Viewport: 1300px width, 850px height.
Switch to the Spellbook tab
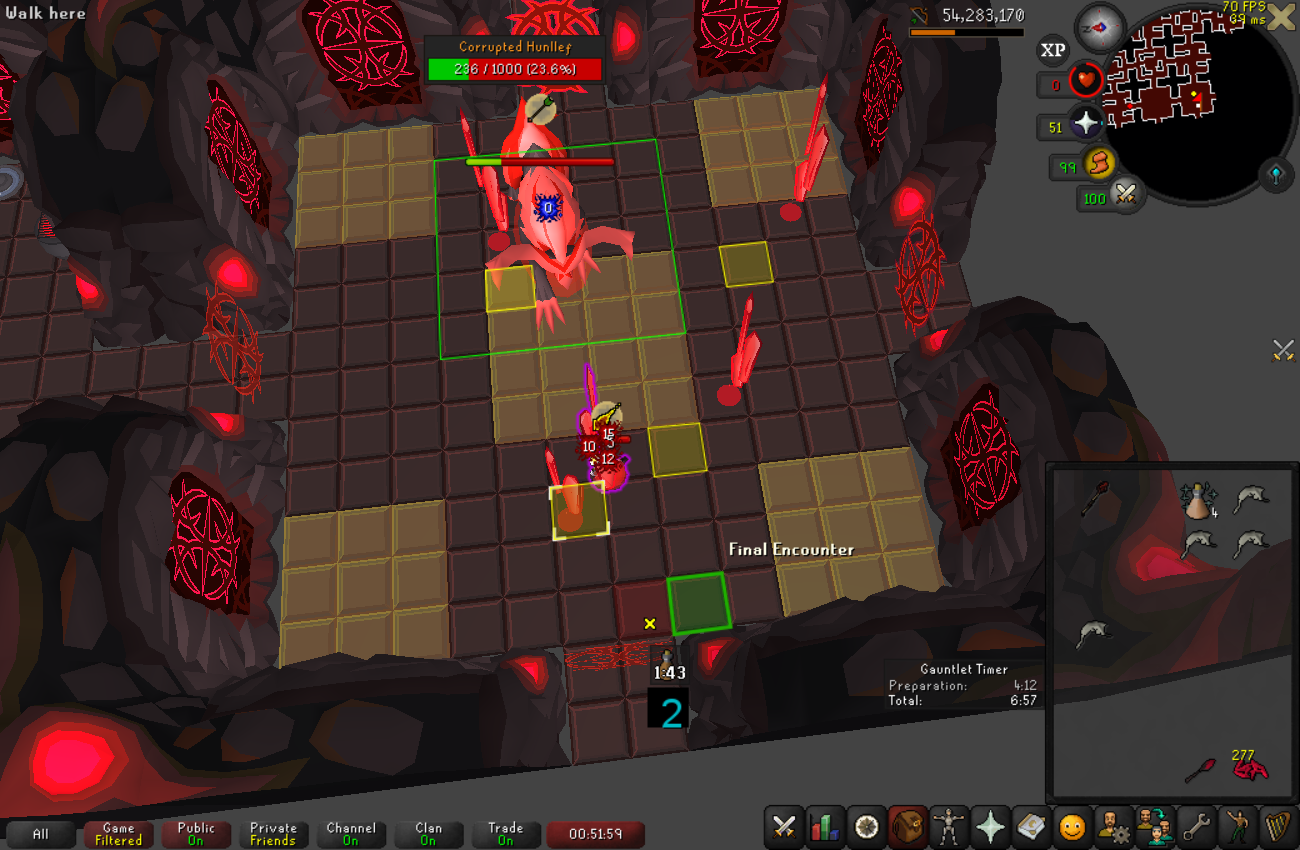(1030, 827)
